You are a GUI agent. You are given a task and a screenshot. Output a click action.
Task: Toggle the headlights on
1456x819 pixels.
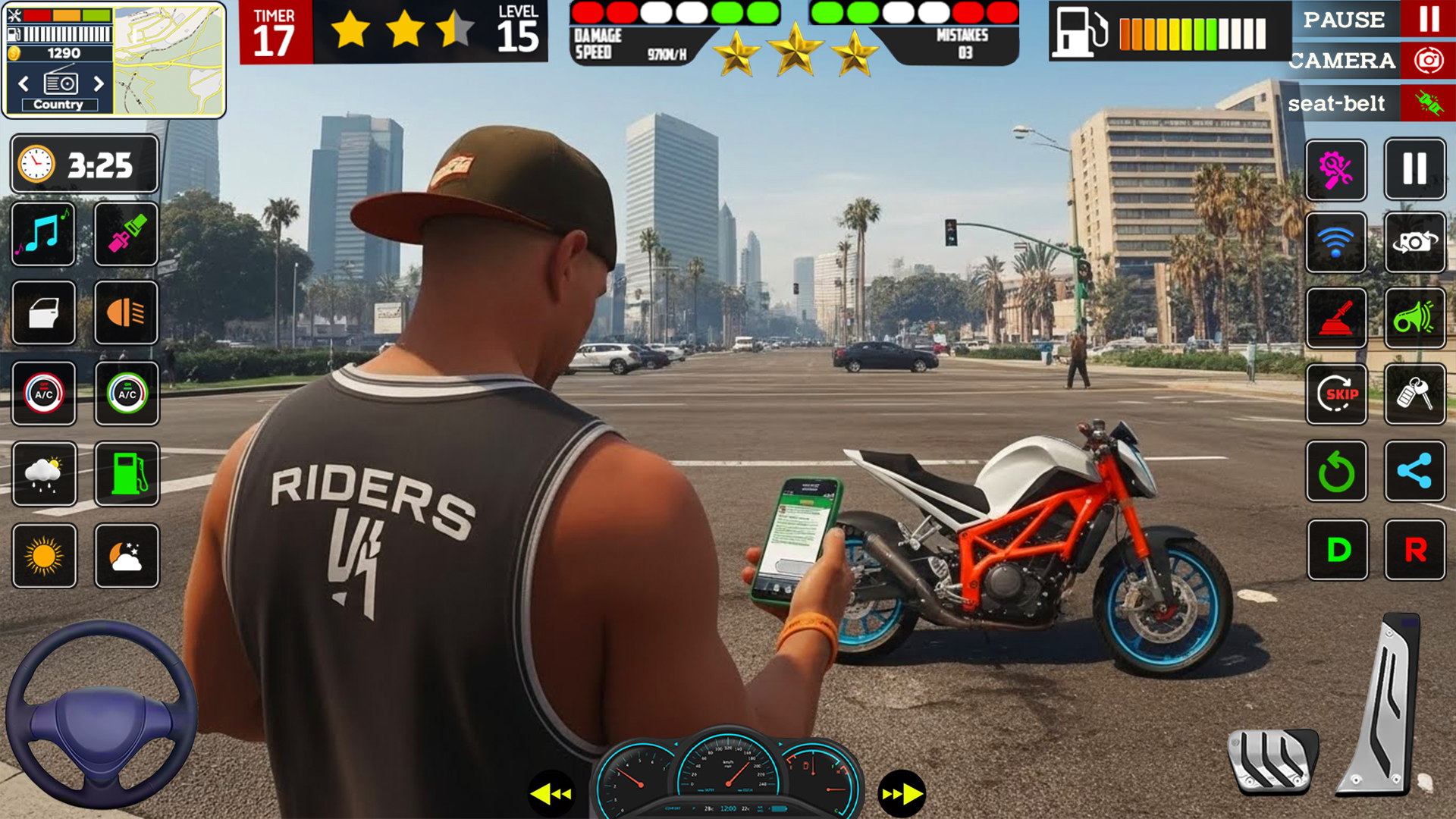[126, 314]
